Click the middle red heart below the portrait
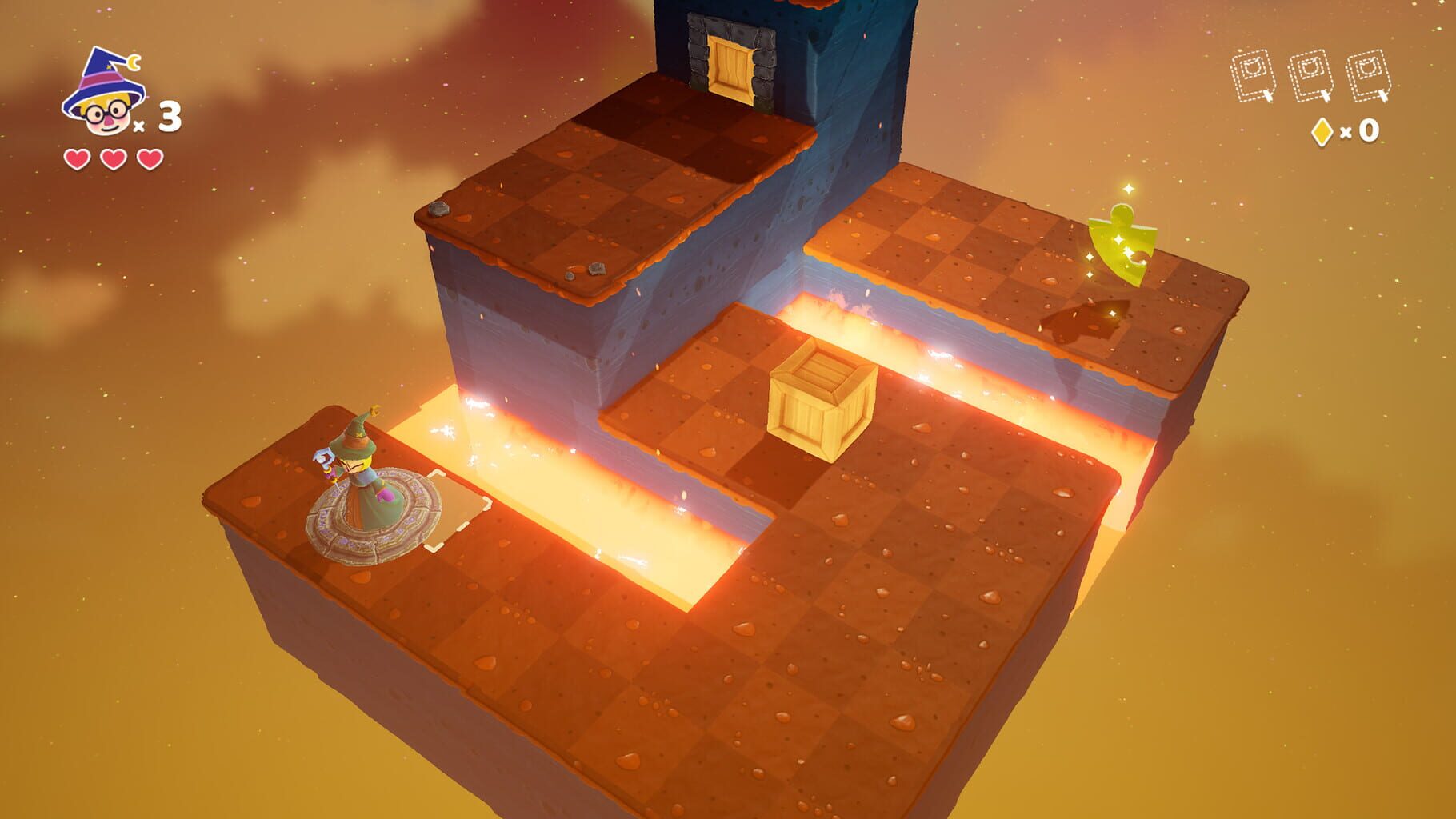Image resolution: width=1456 pixels, height=819 pixels. point(112,158)
